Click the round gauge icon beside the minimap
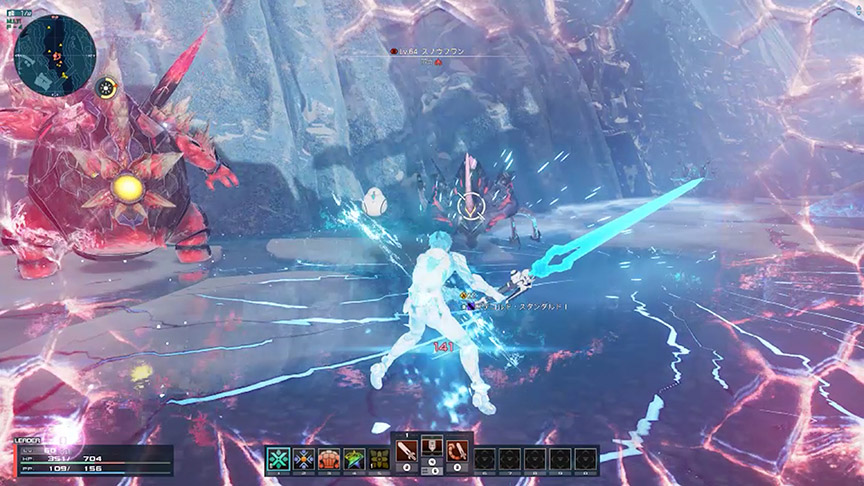The image size is (864, 486). [105, 88]
